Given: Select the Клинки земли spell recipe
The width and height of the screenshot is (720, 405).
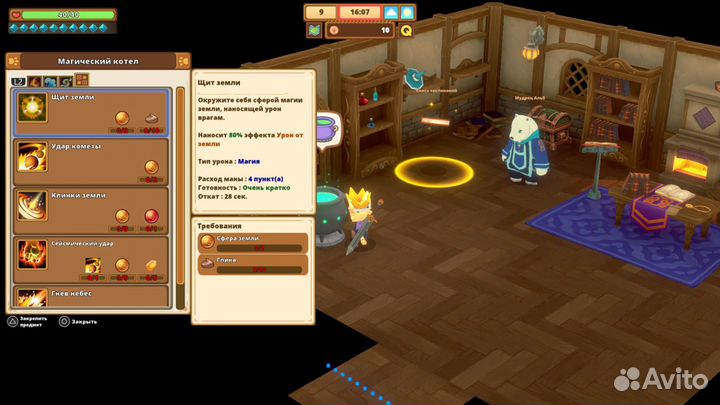Looking at the screenshot, I should pos(91,208).
